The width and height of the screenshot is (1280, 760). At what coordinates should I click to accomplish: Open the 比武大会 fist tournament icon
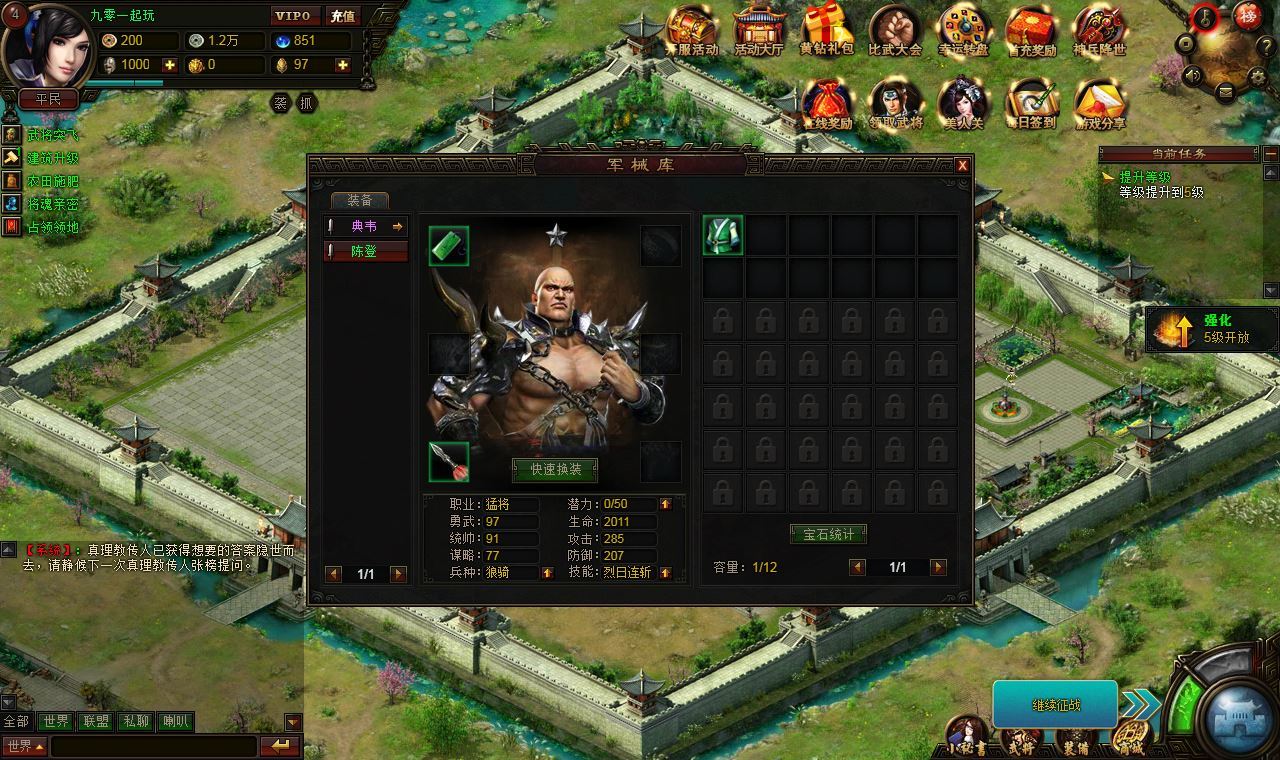(894, 31)
